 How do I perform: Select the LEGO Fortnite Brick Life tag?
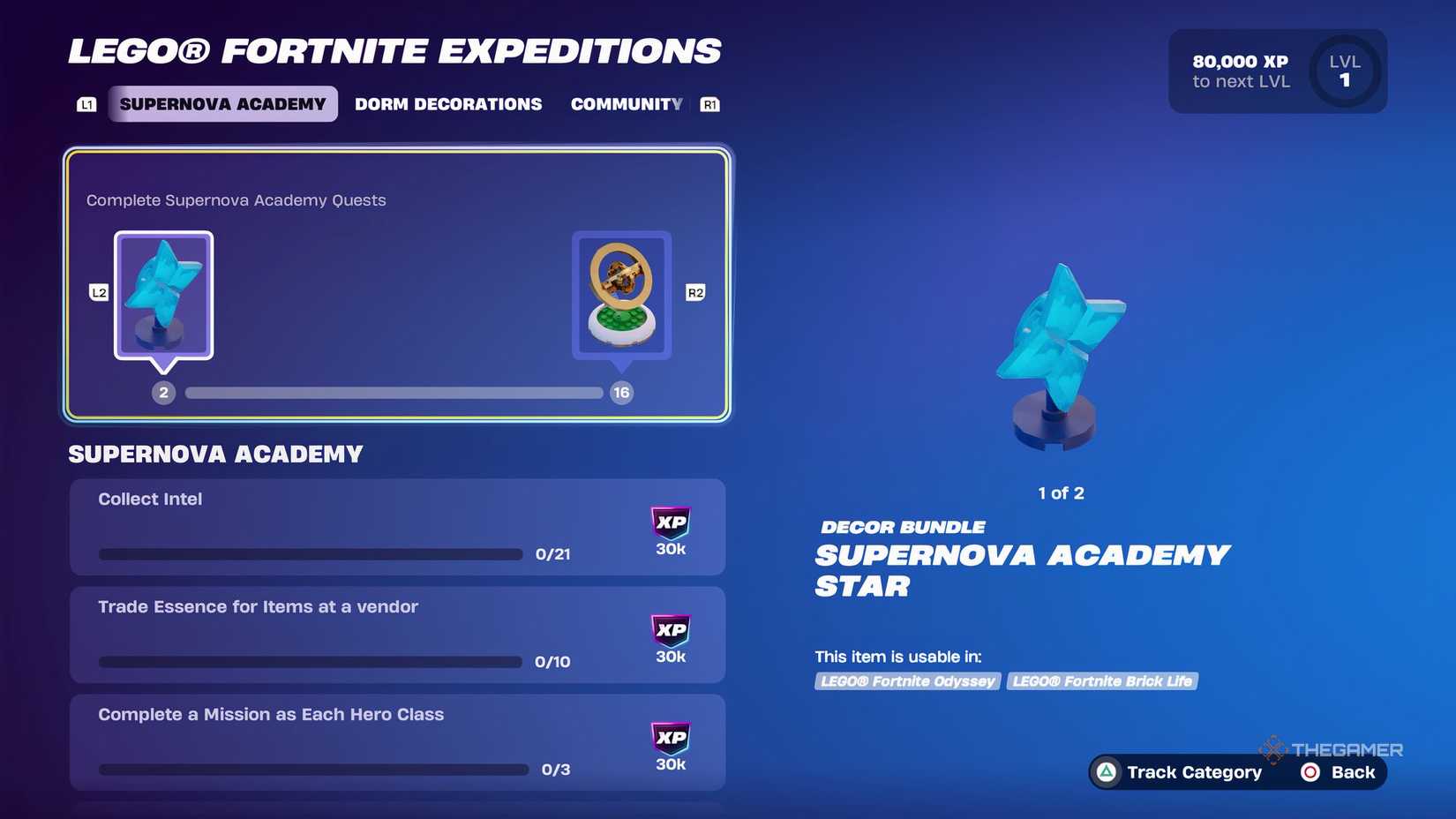point(1102,680)
